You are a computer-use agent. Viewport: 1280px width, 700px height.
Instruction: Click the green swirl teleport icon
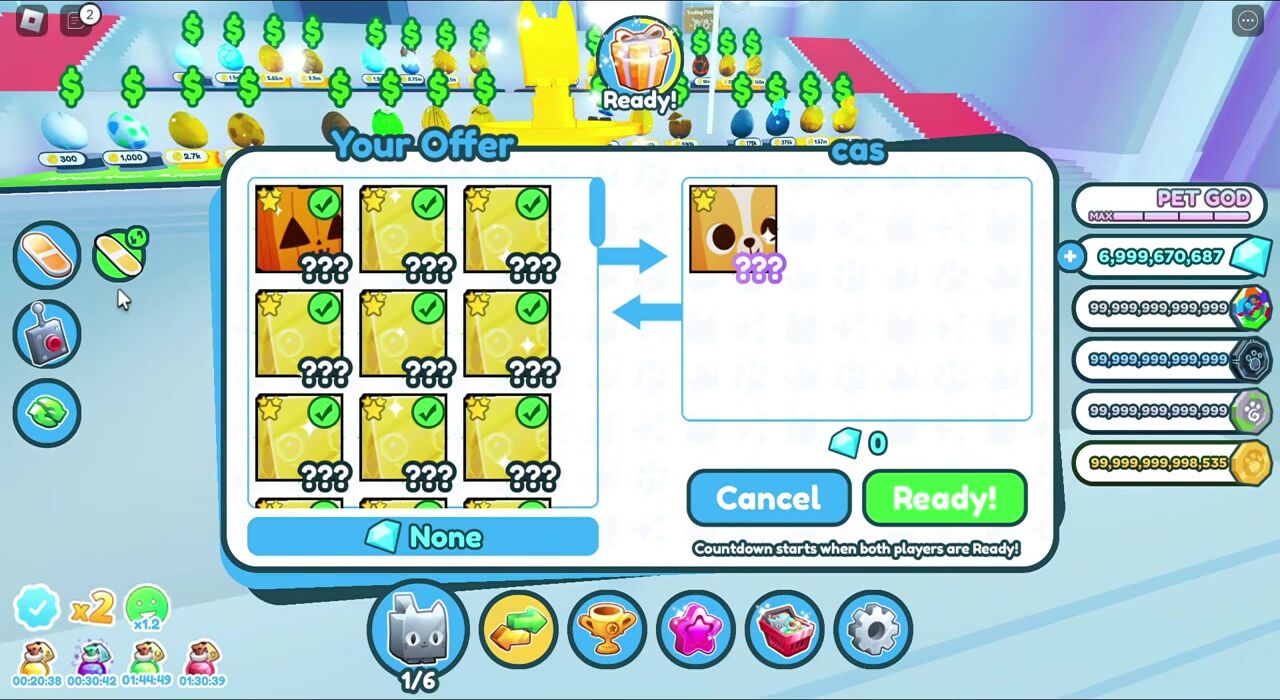click(46, 413)
